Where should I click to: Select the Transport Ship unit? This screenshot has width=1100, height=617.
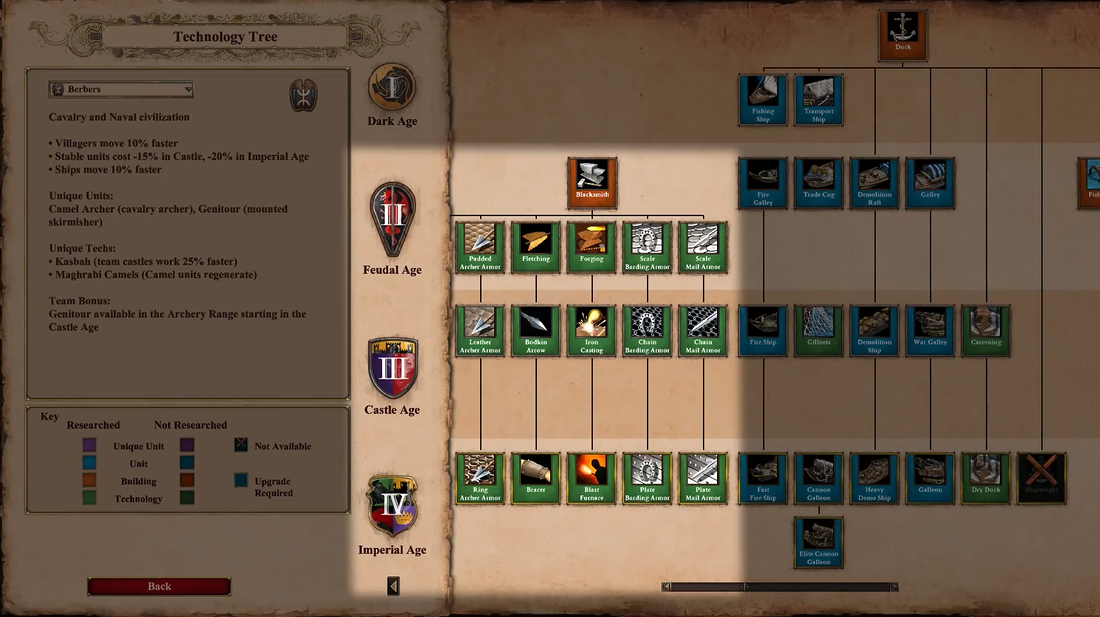[x=819, y=99]
